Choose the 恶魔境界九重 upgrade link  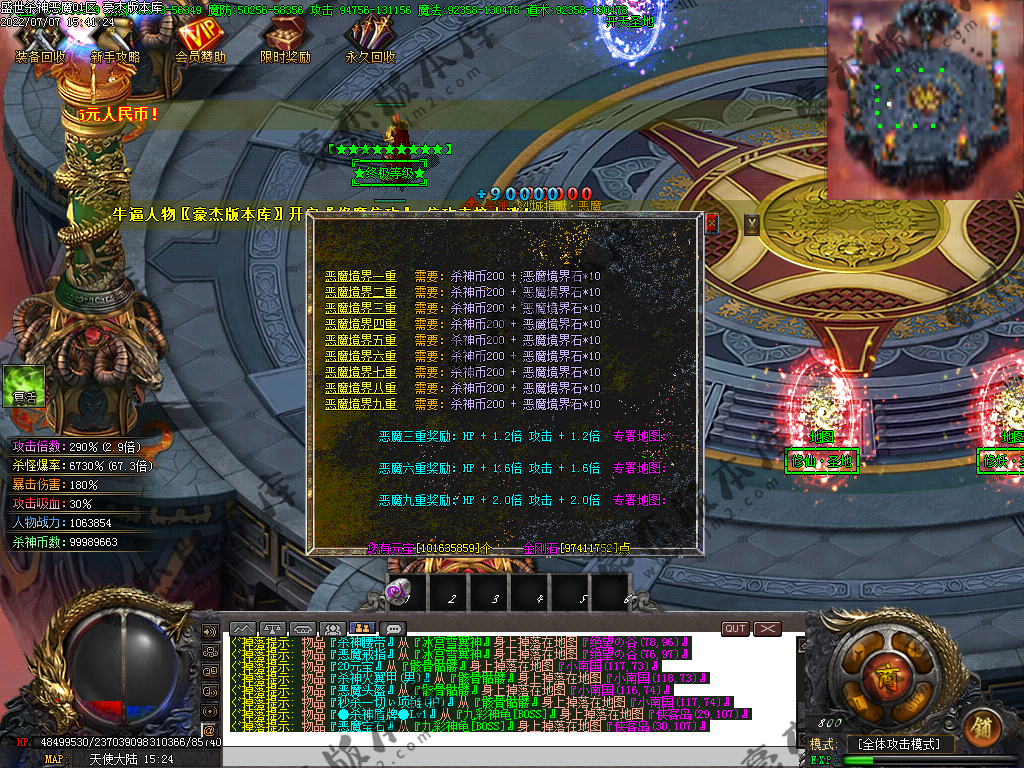click(x=360, y=404)
